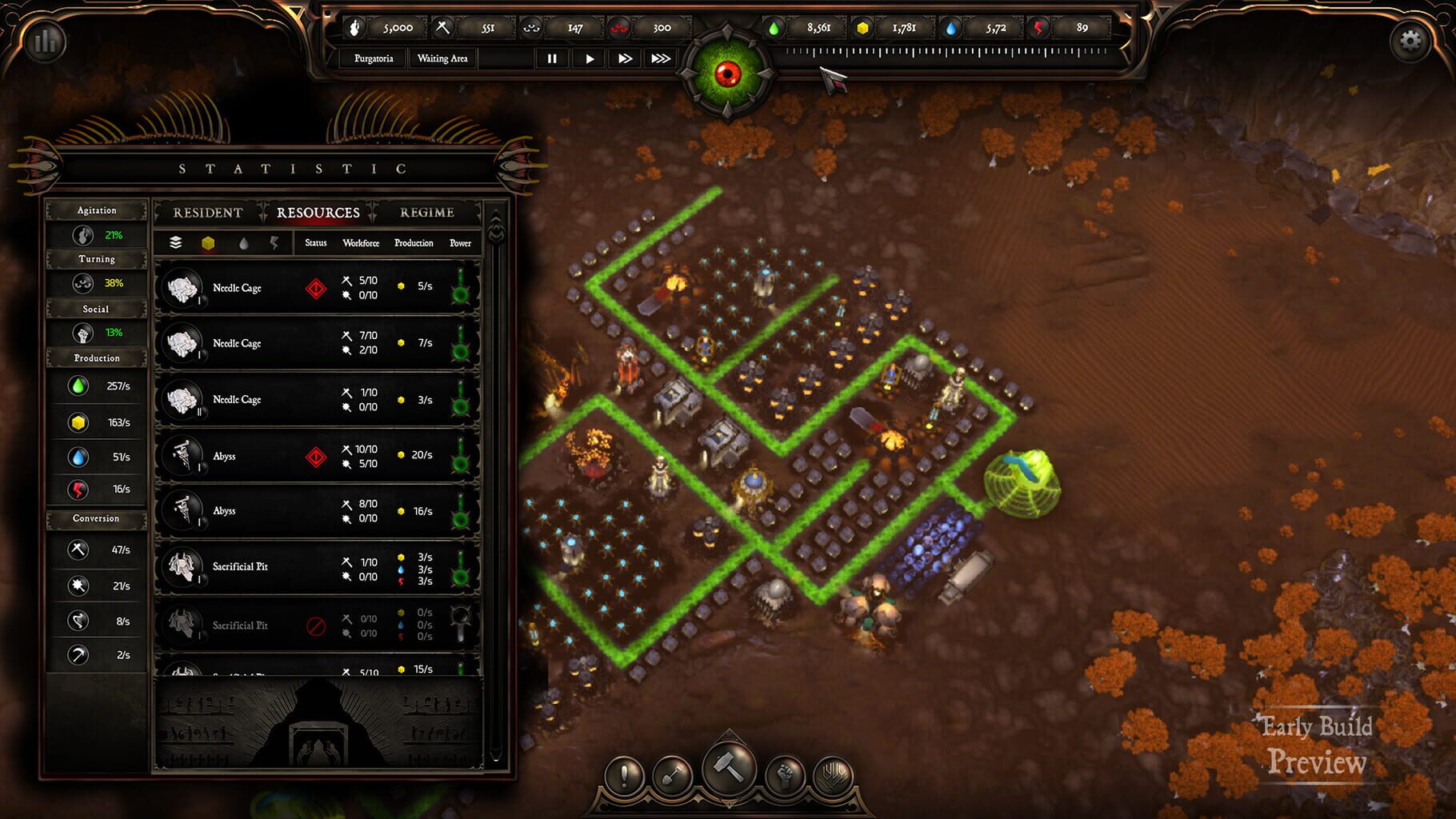Image resolution: width=1456 pixels, height=819 pixels.
Task: Open the shovel dig tool
Action: (674, 774)
